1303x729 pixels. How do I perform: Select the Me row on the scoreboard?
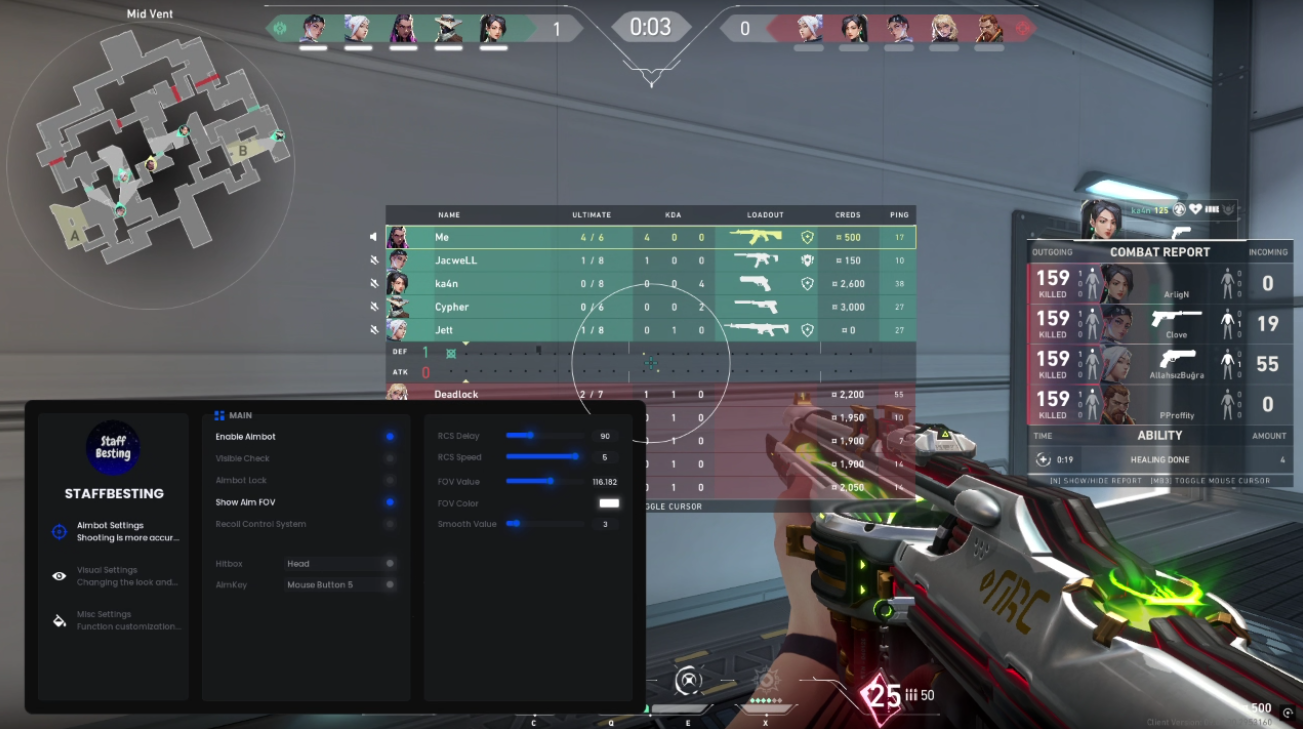point(650,238)
